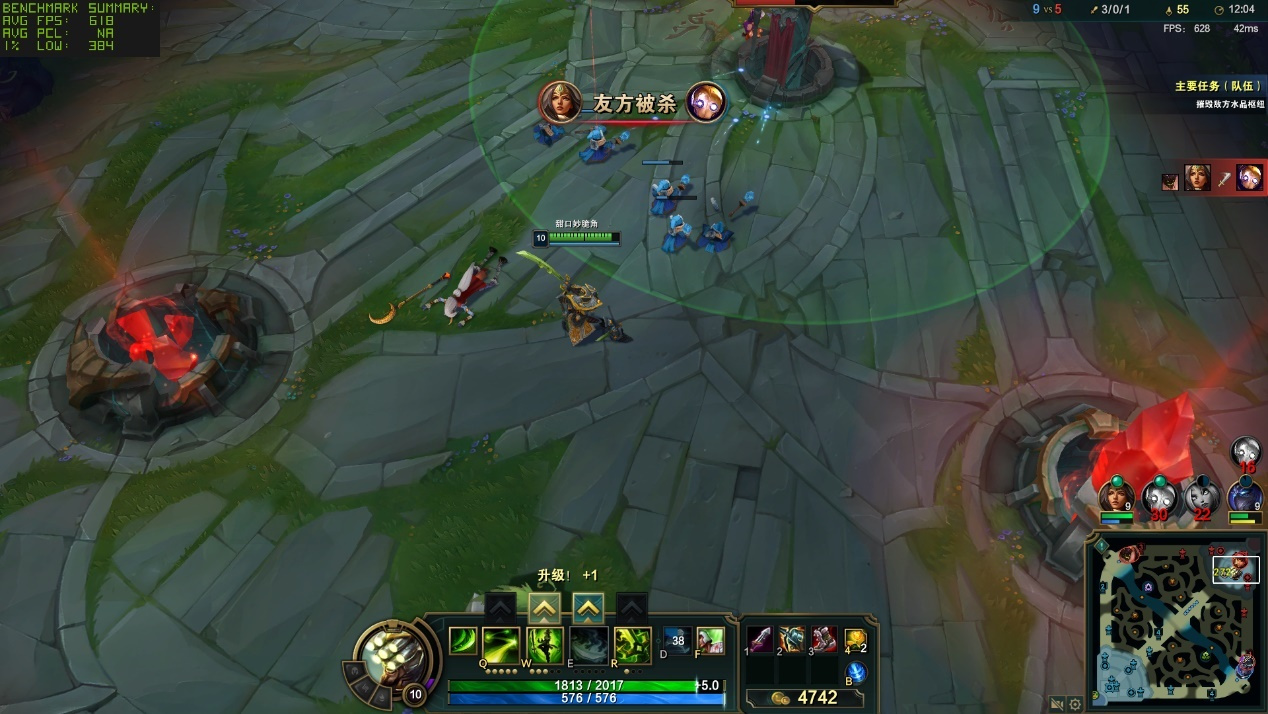The image size is (1268, 714).
Task: Click the main quest tracker text
Action: 1213,87
